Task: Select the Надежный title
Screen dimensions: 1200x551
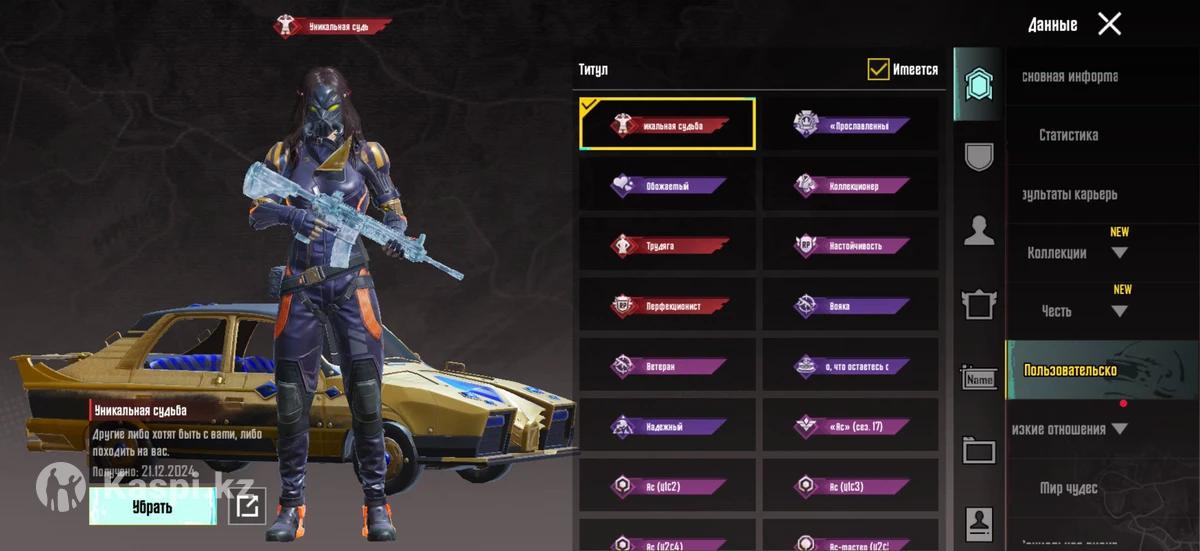Action: click(667, 427)
